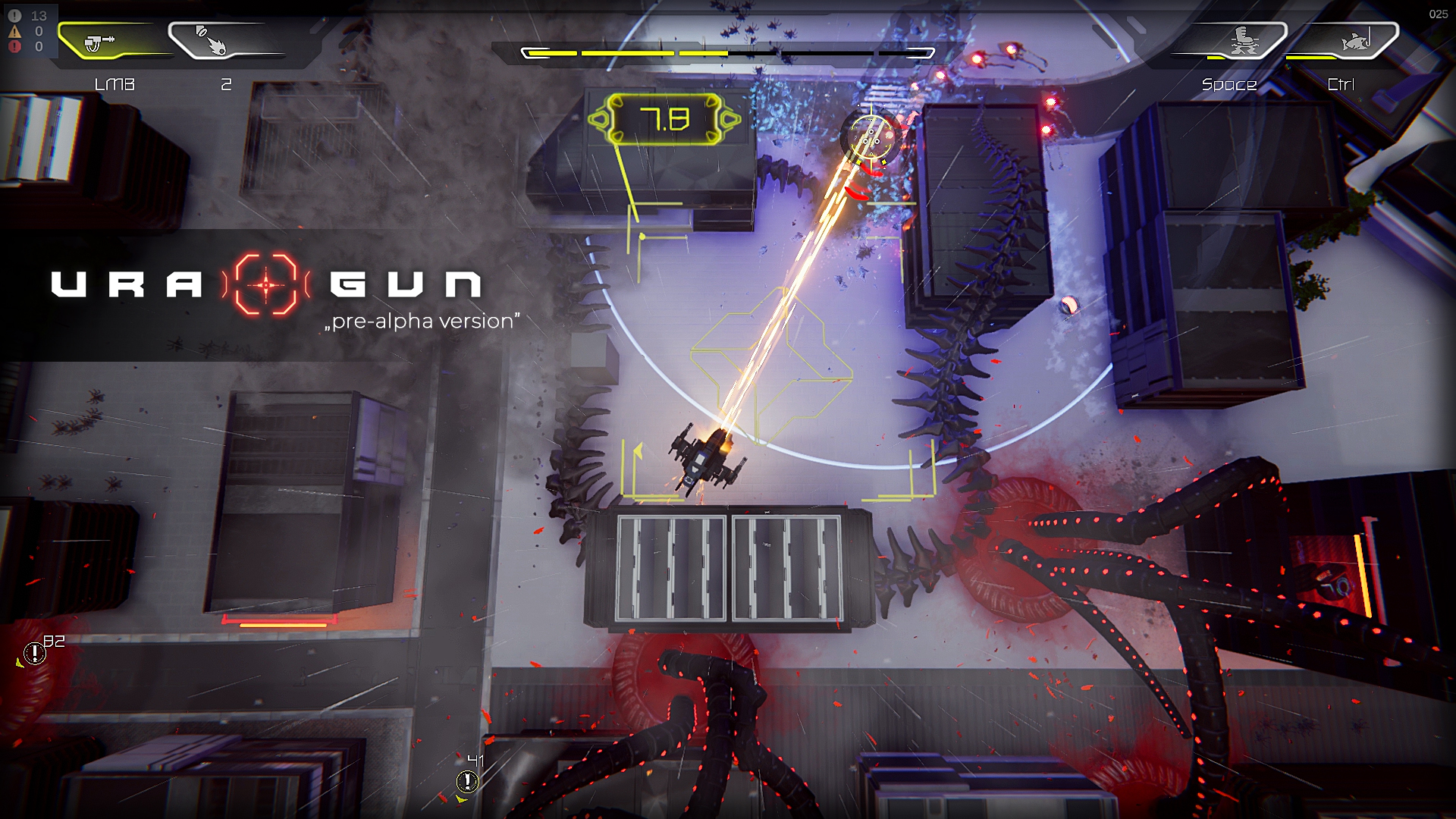The image size is (1456, 819).
Task: Click the objective marker labeled 41
Action: [x=467, y=780]
